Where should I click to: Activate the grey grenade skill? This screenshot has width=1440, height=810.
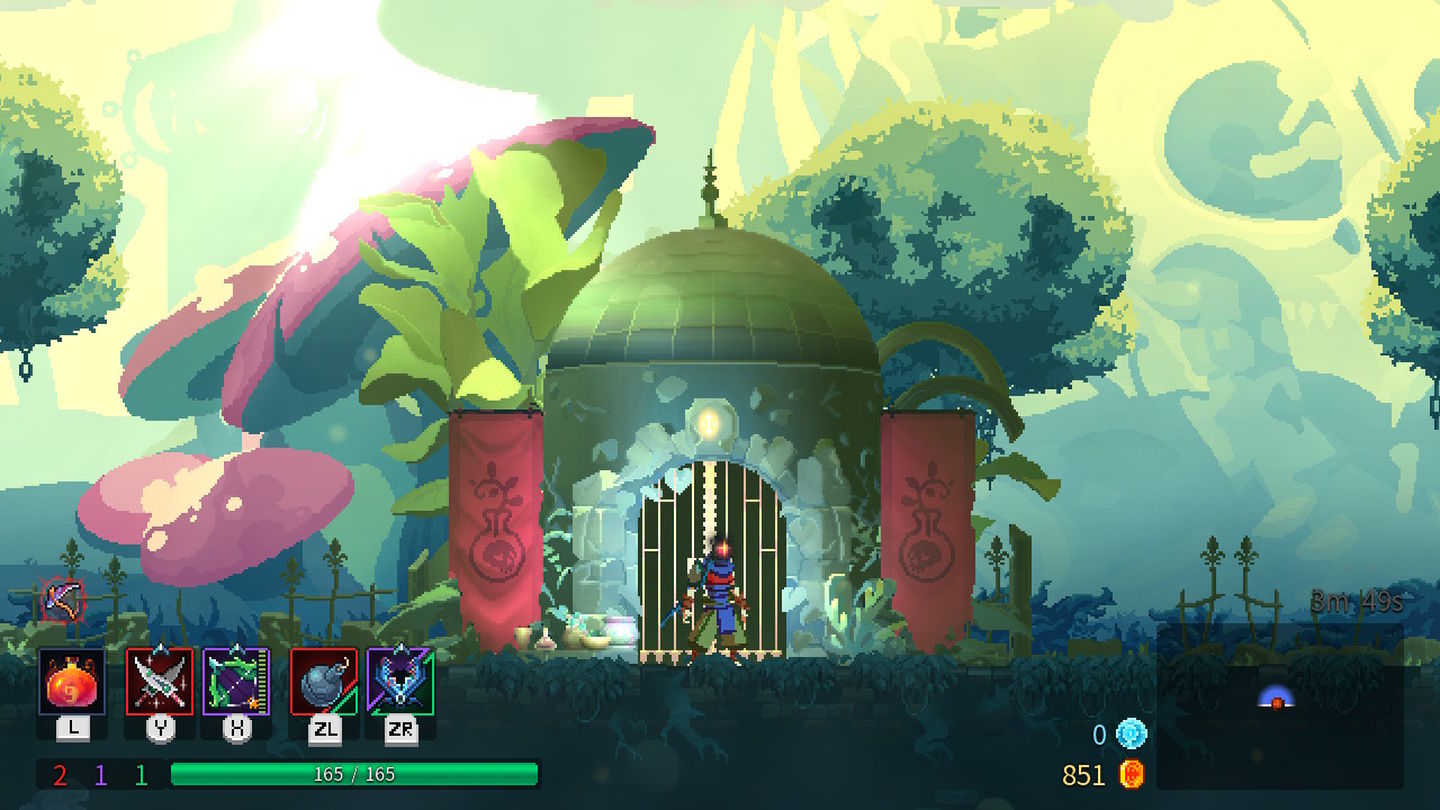point(323,681)
